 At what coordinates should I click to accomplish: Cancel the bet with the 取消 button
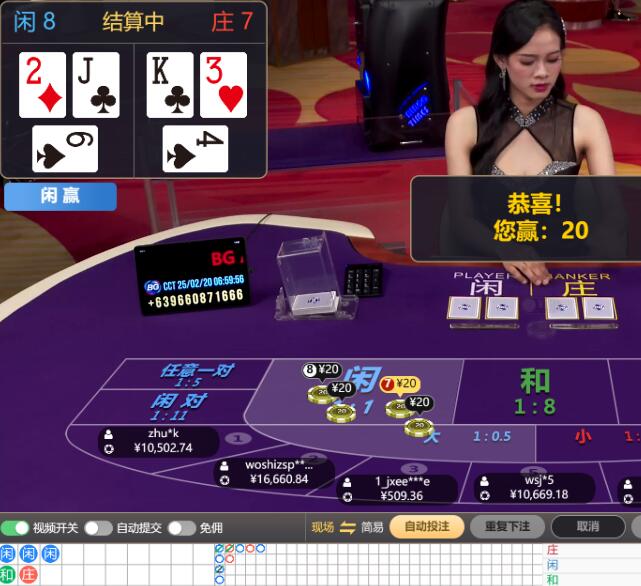(587, 526)
